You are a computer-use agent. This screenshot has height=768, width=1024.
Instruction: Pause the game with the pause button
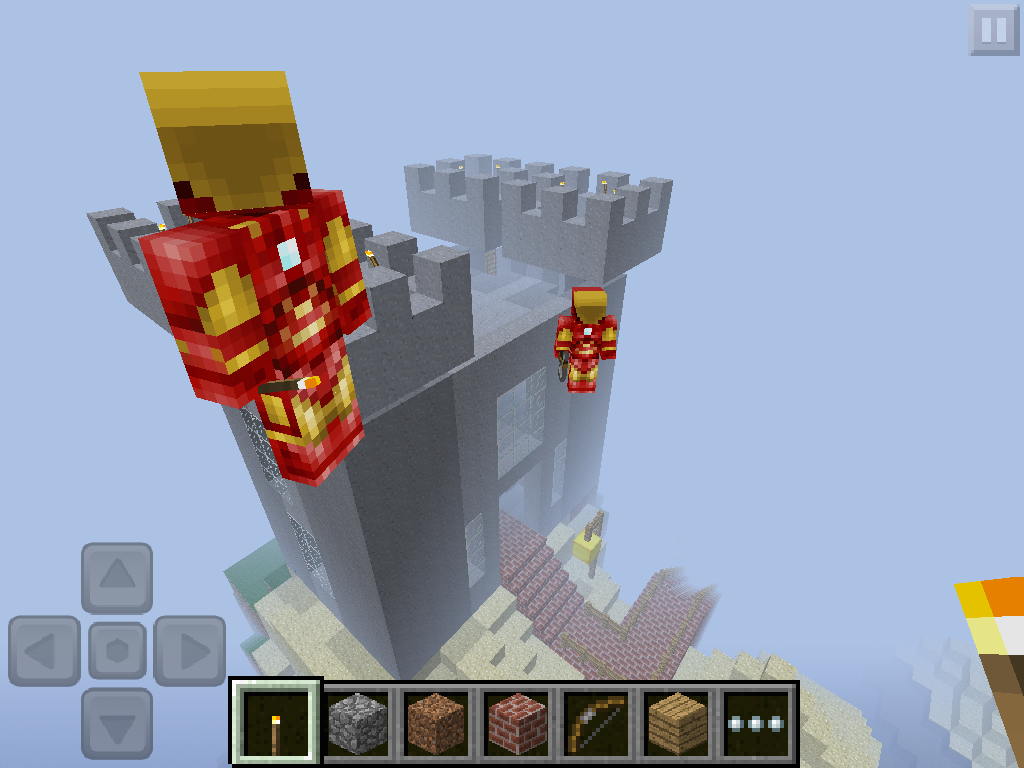pos(993,30)
